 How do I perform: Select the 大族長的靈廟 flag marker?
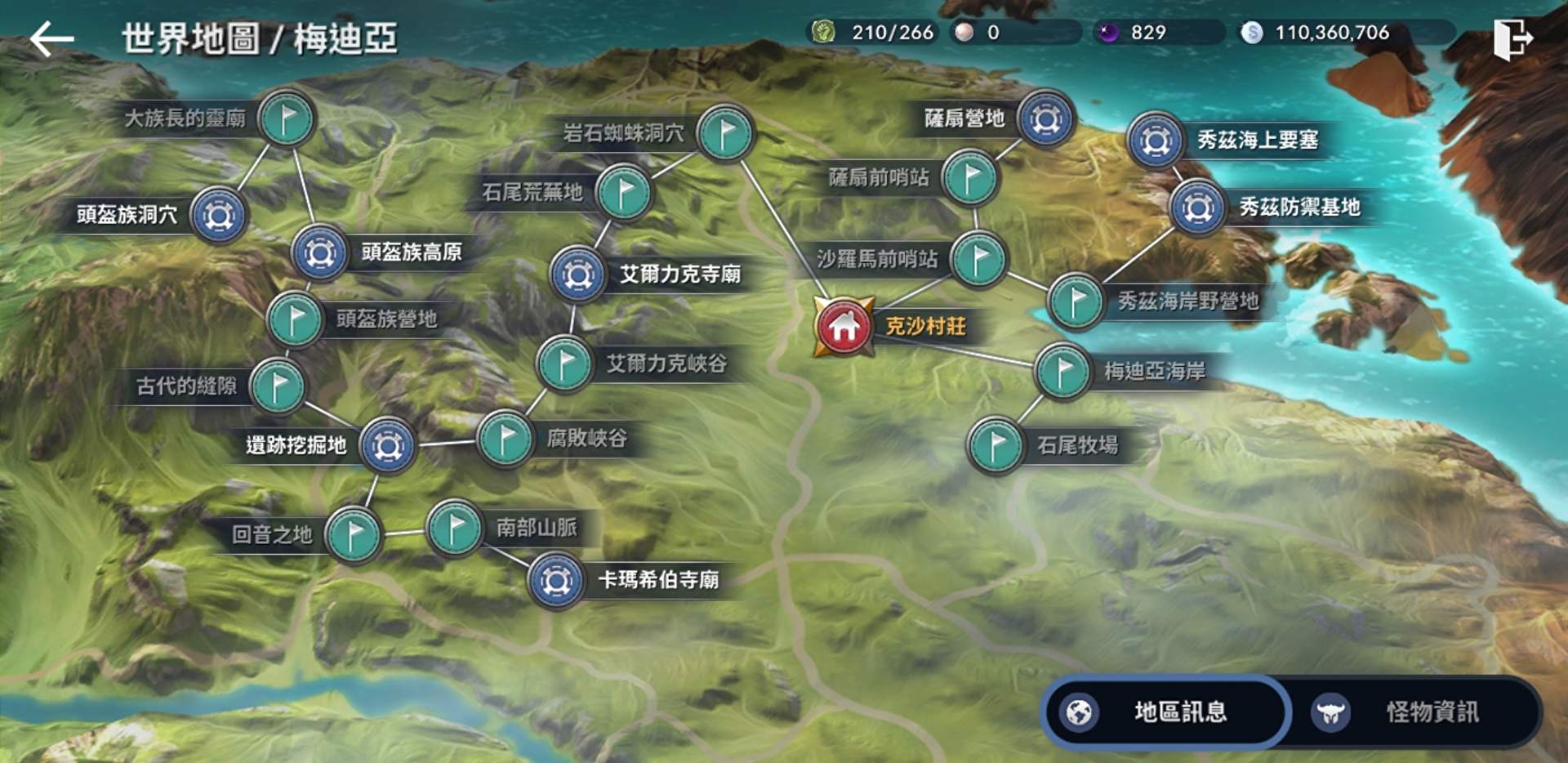285,117
